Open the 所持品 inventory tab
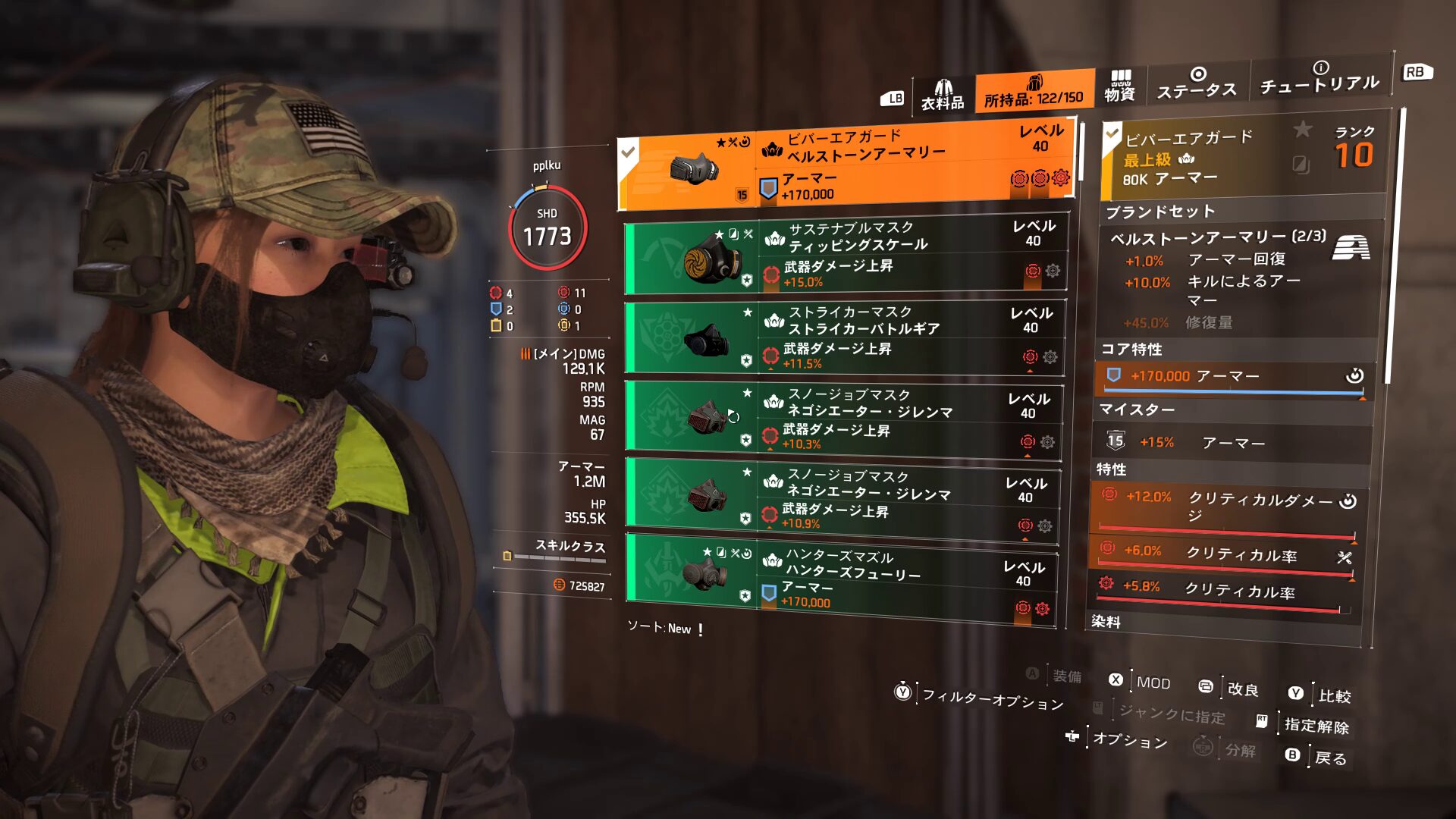Viewport: 1456px width, 819px height. 1034,92
